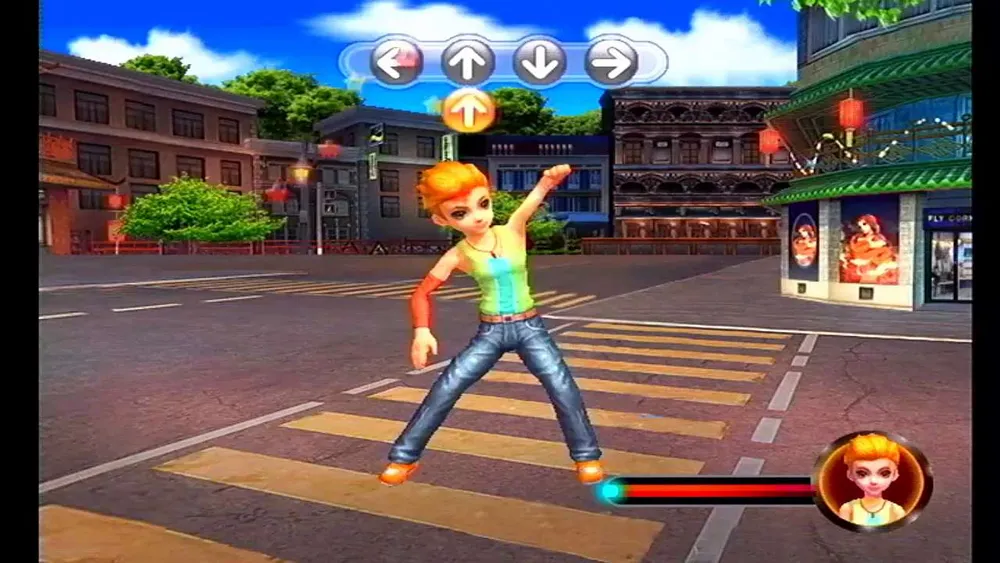Hit the left arrow target
1000x563 pixels.
pos(396,61)
